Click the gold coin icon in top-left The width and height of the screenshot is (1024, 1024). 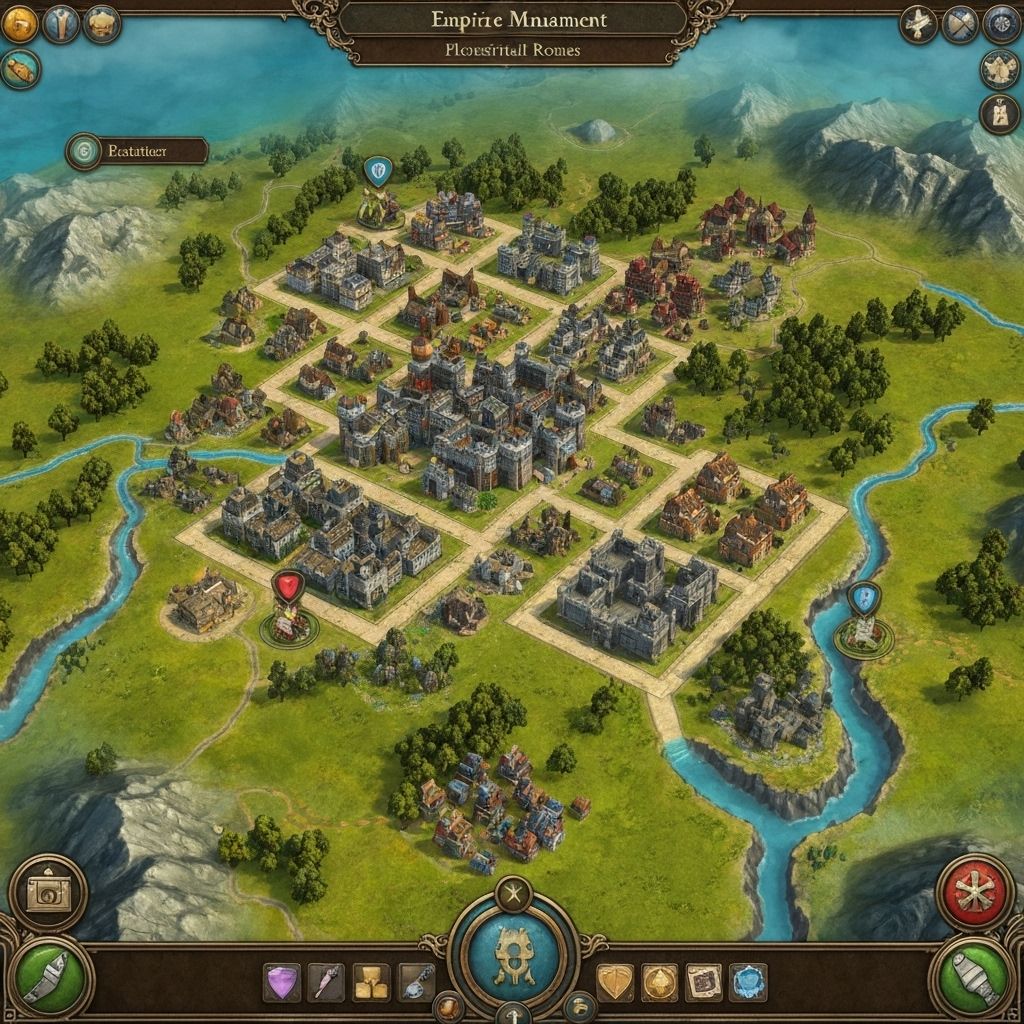[19, 24]
